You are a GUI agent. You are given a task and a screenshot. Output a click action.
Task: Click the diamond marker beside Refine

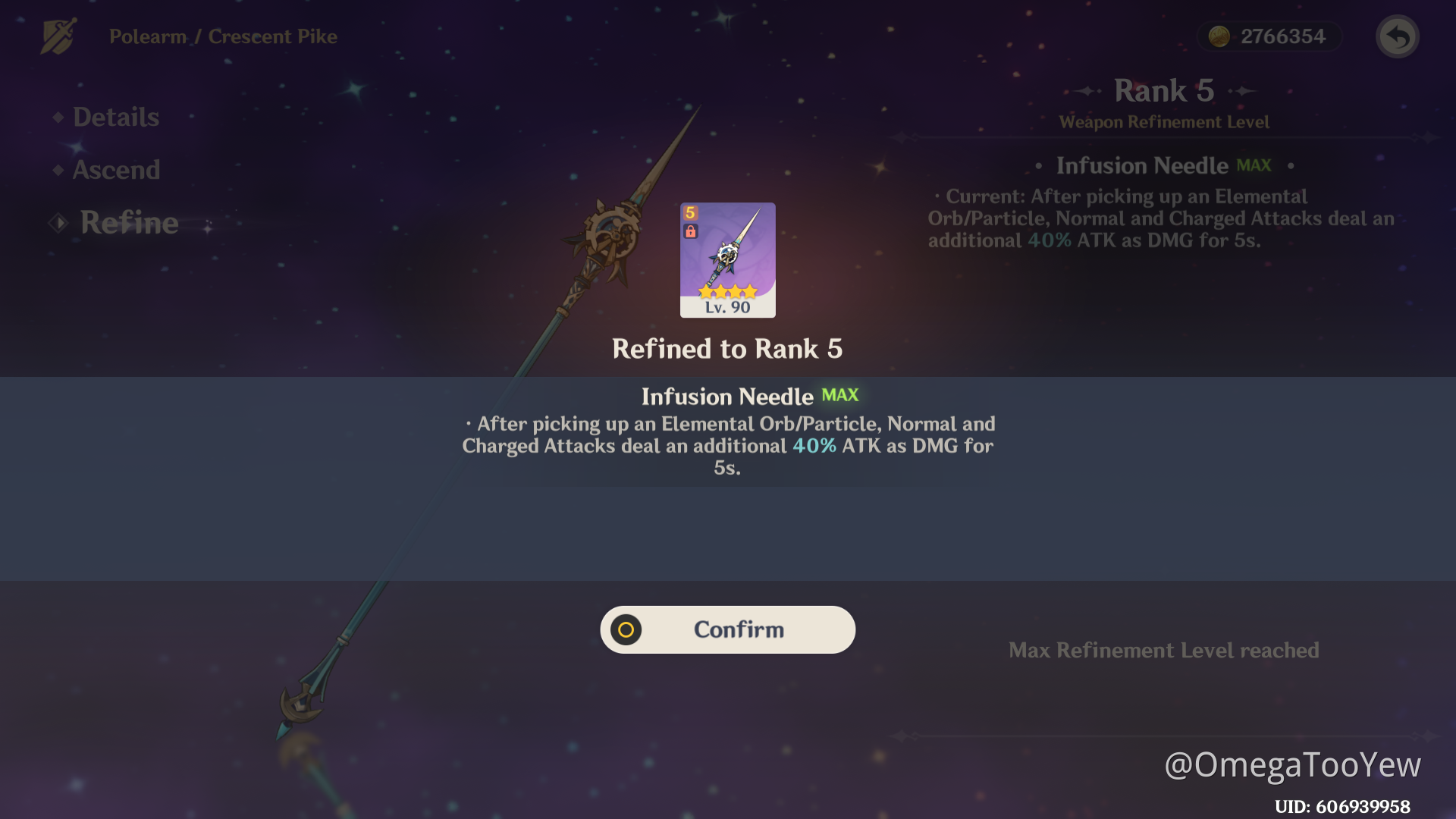[x=59, y=222]
